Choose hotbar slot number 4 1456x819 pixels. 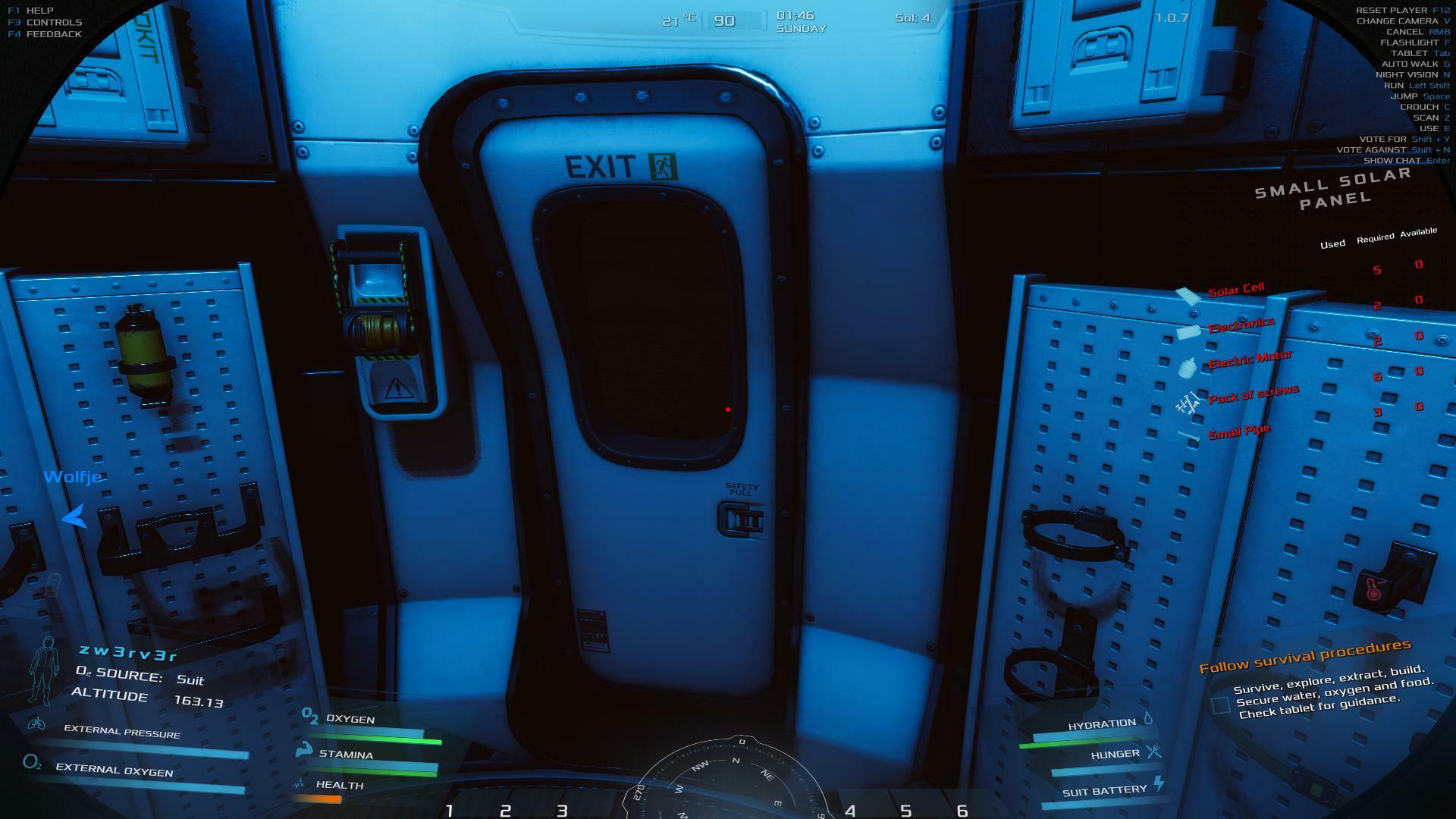coord(850,811)
